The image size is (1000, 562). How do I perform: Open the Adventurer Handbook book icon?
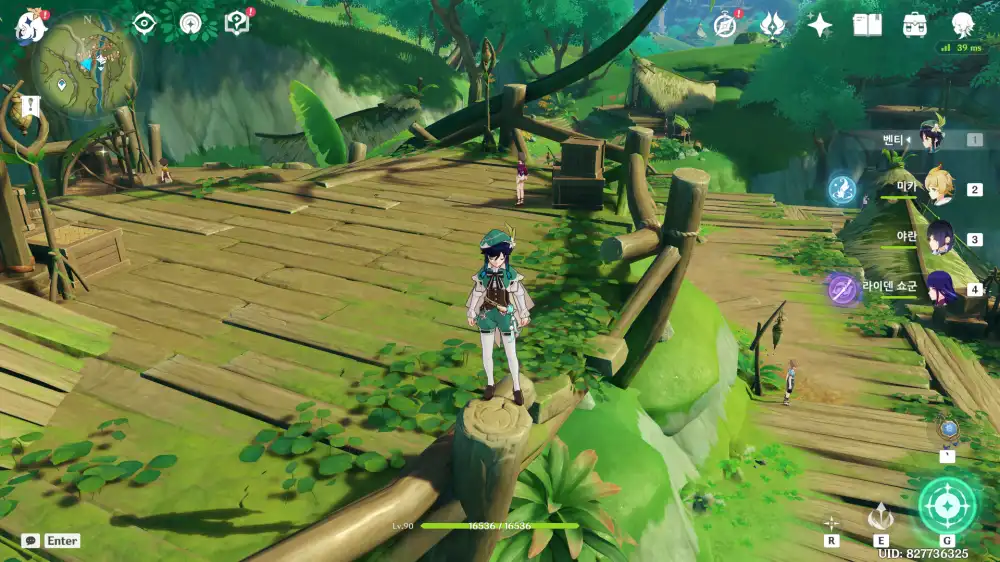867,25
